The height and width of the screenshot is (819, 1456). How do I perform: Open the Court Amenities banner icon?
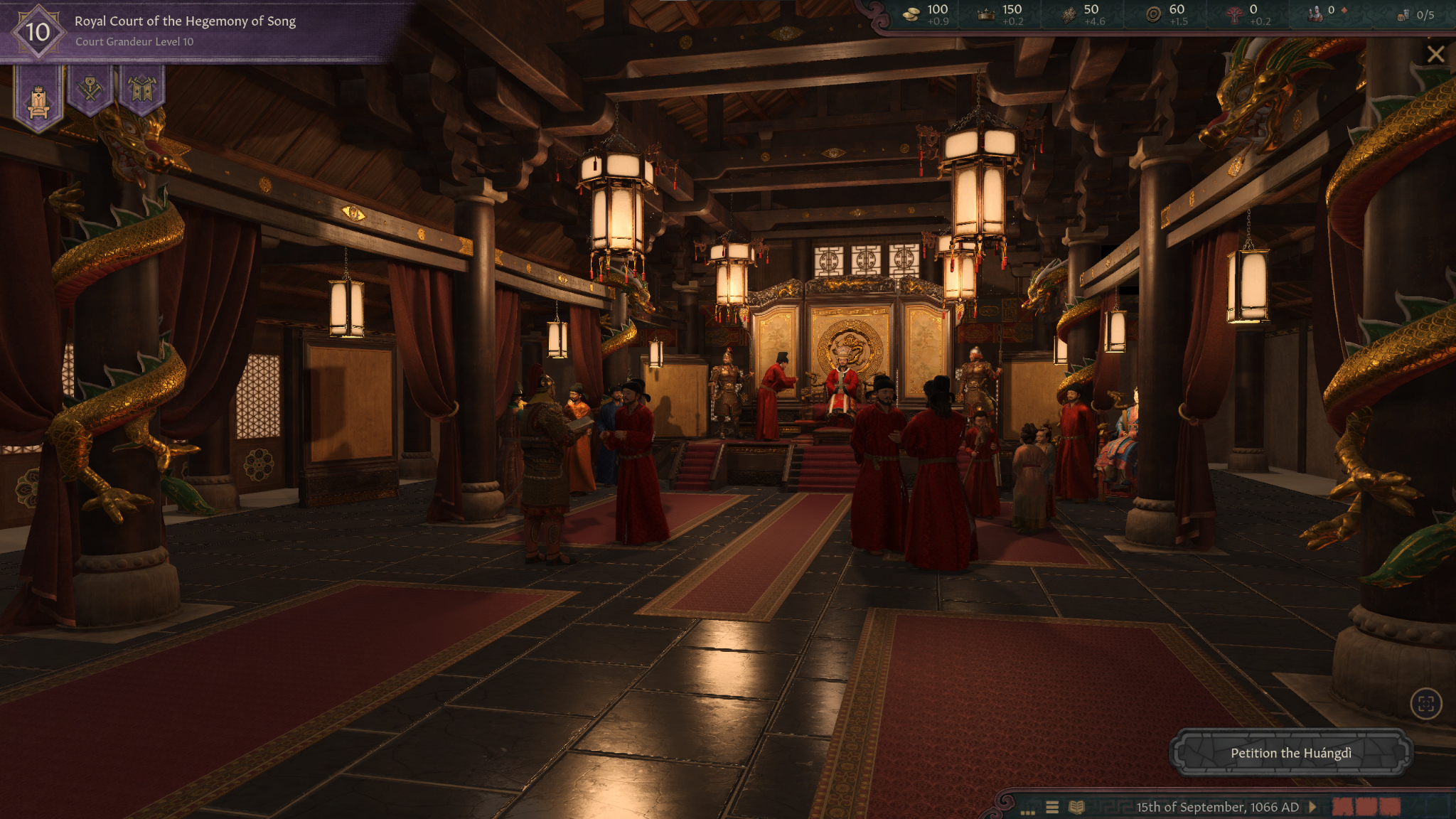[92, 91]
